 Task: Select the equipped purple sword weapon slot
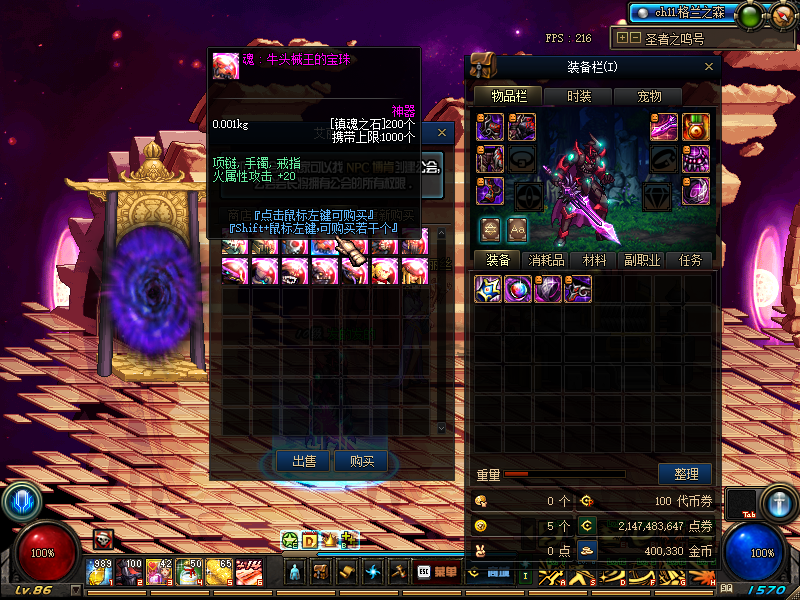click(x=665, y=127)
